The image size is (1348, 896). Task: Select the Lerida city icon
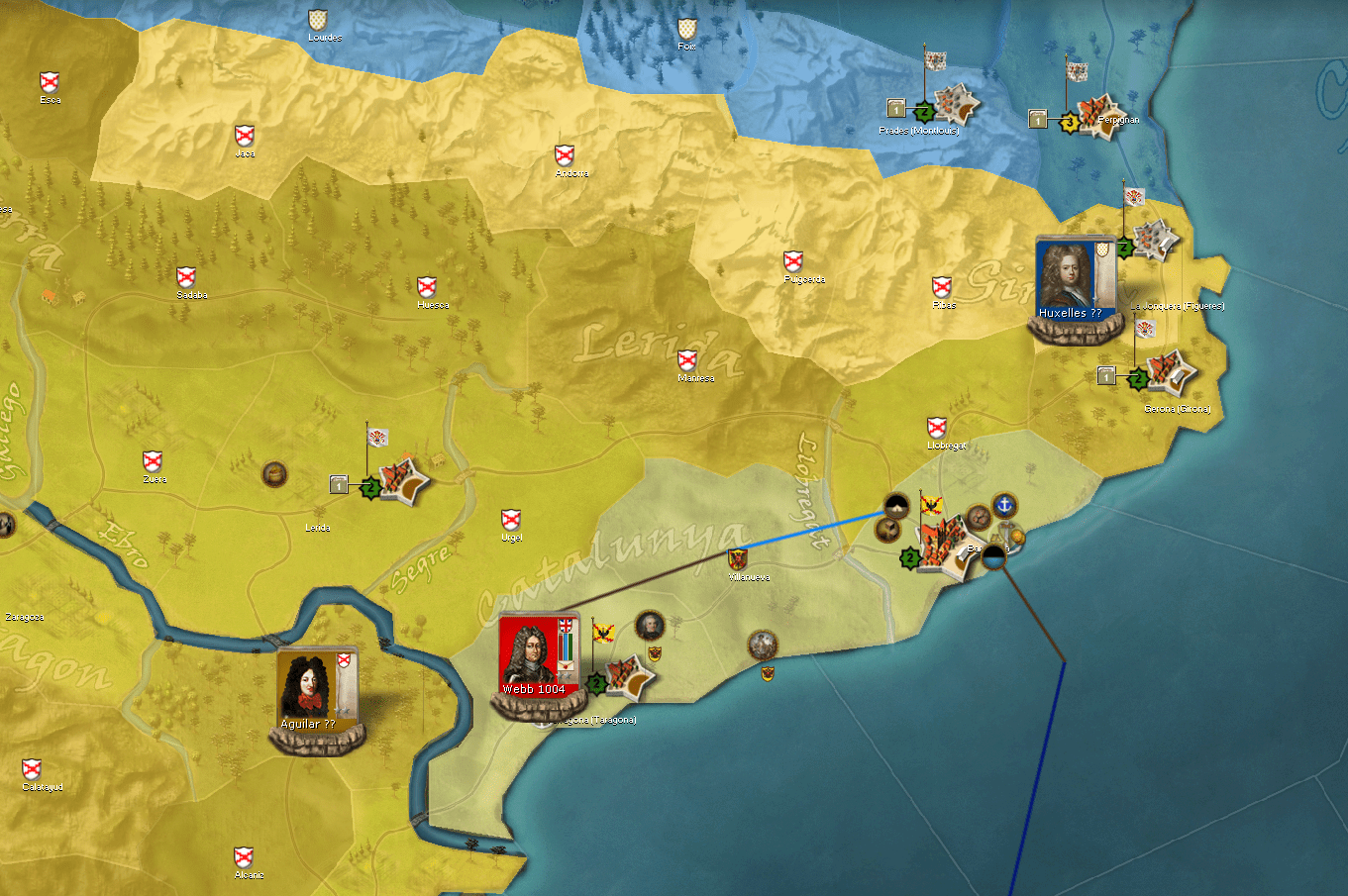click(403, 481)
